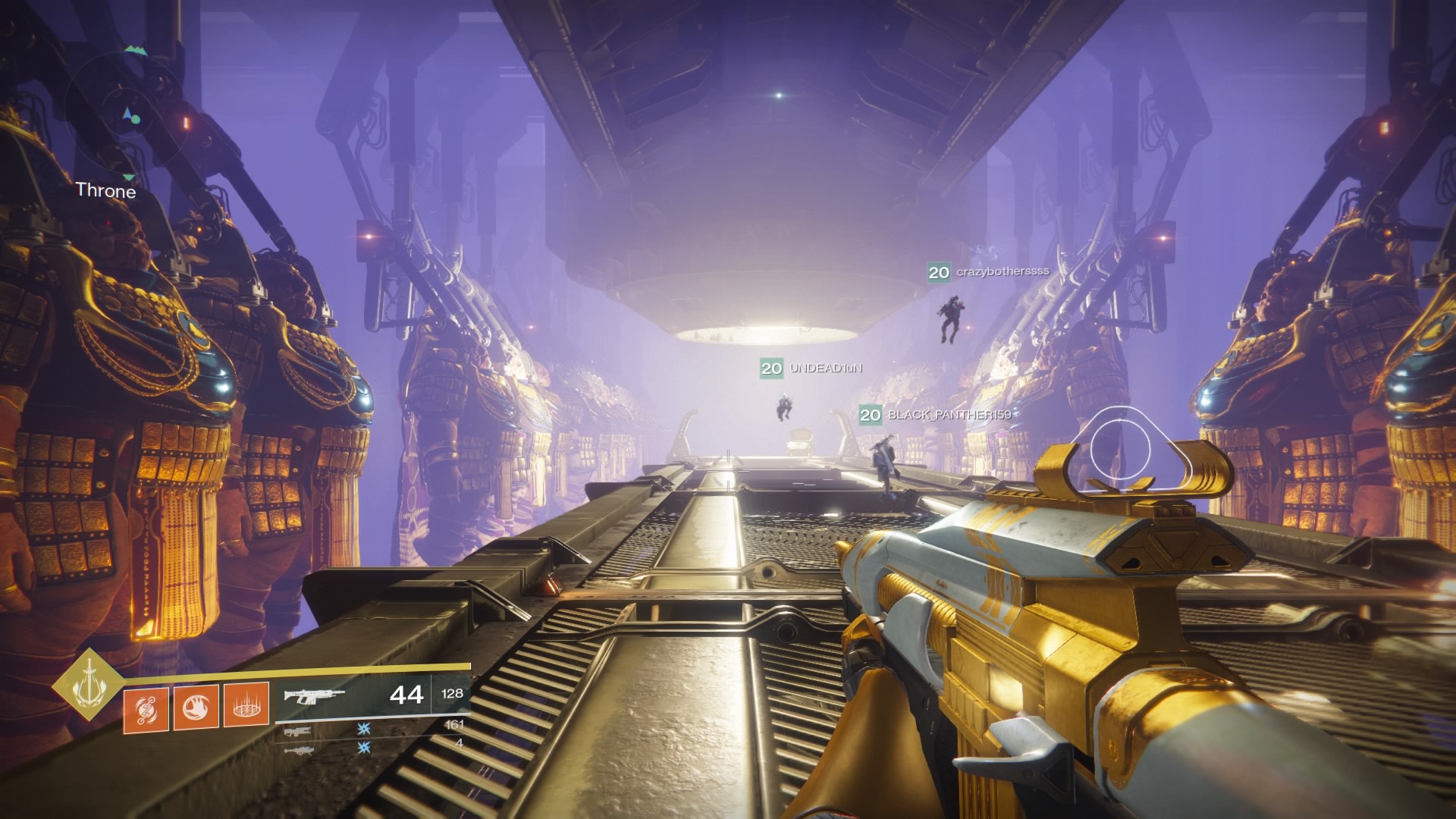Cast the rift class ability icon
The height and width of the screenshot is (819, 1456).
pyautogui.click(x=246, y=704)
